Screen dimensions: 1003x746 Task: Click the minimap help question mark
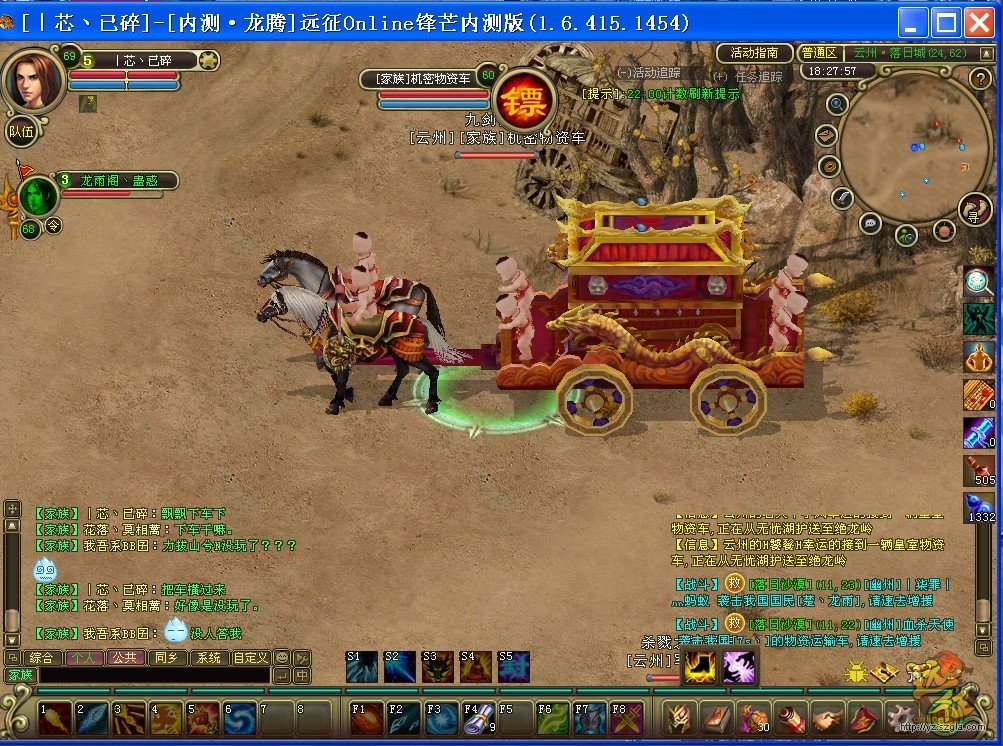tap(980, 78)
